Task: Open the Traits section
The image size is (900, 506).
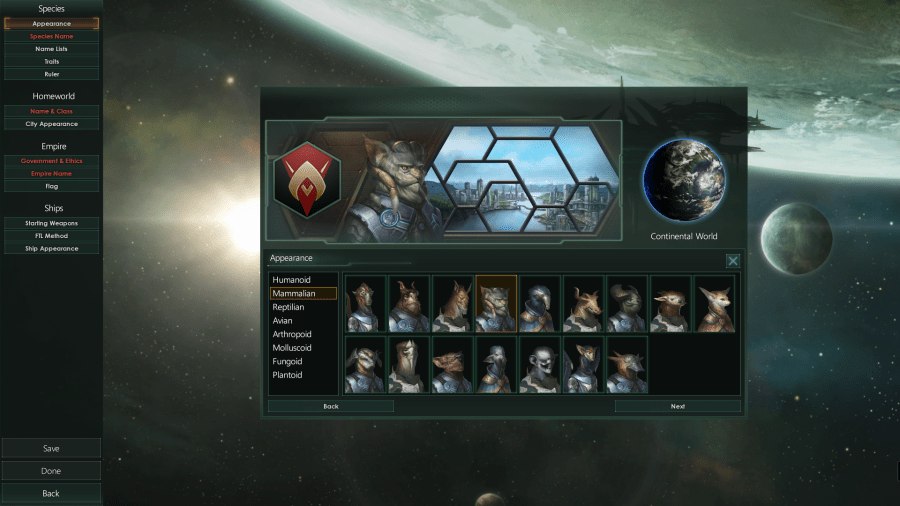Action: [x=51, y=61]
